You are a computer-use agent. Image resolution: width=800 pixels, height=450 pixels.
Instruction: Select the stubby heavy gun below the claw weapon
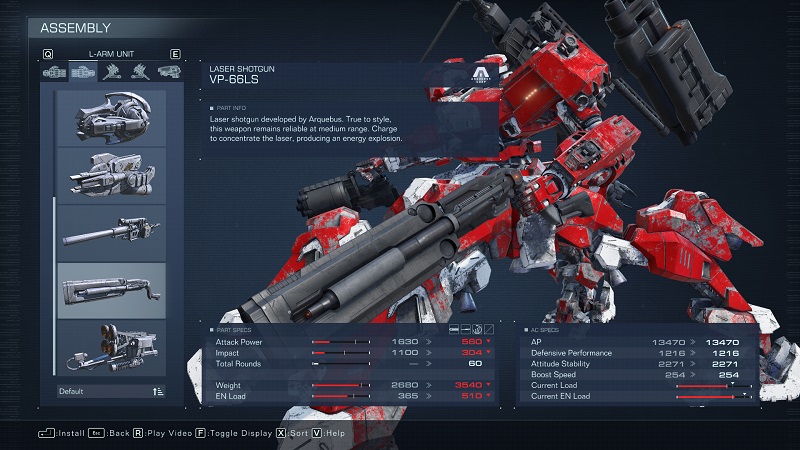point(111,175)
